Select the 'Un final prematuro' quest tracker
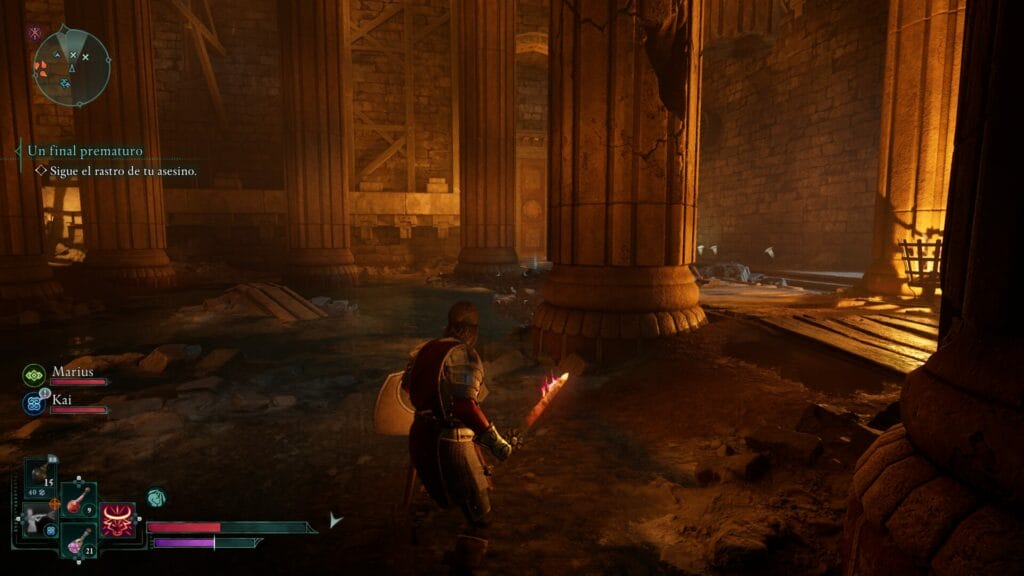The width and height of the screenshot is (1024, 576). (x=85, y=151)
